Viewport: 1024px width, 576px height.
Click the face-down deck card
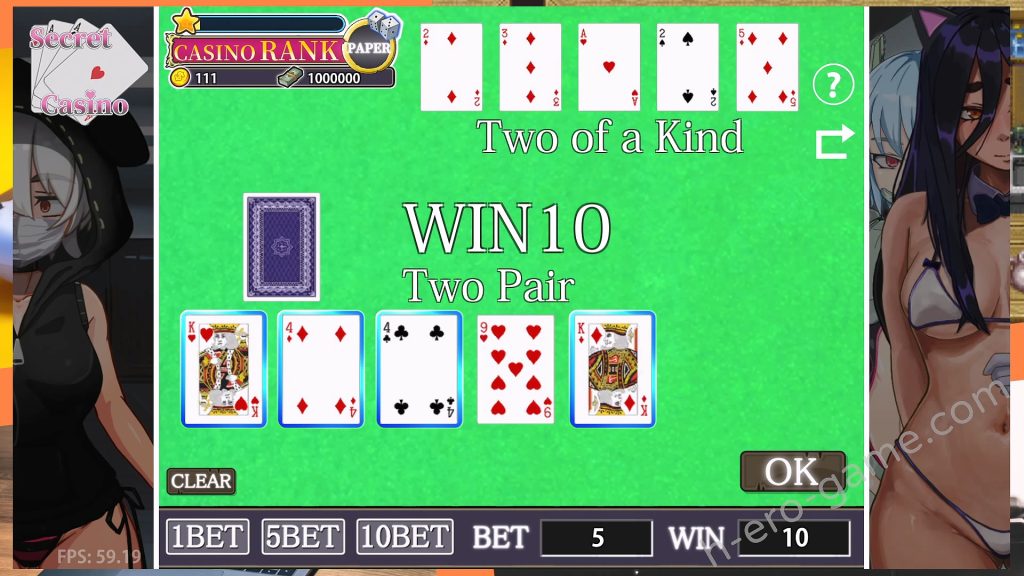281,247
